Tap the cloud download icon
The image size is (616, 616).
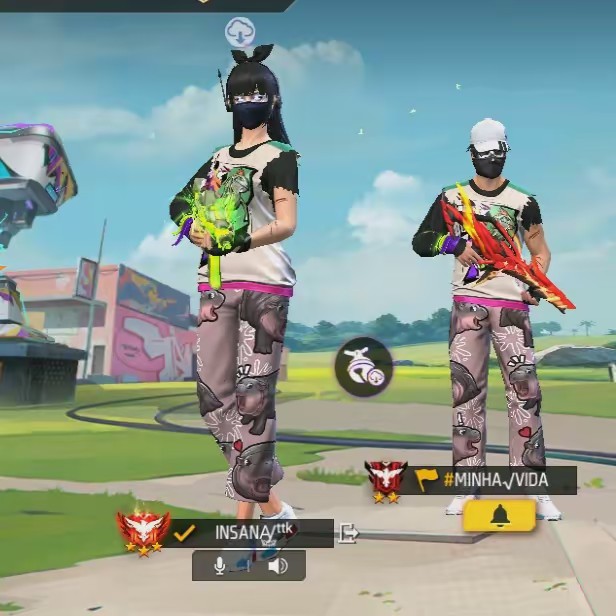(240, 30)
